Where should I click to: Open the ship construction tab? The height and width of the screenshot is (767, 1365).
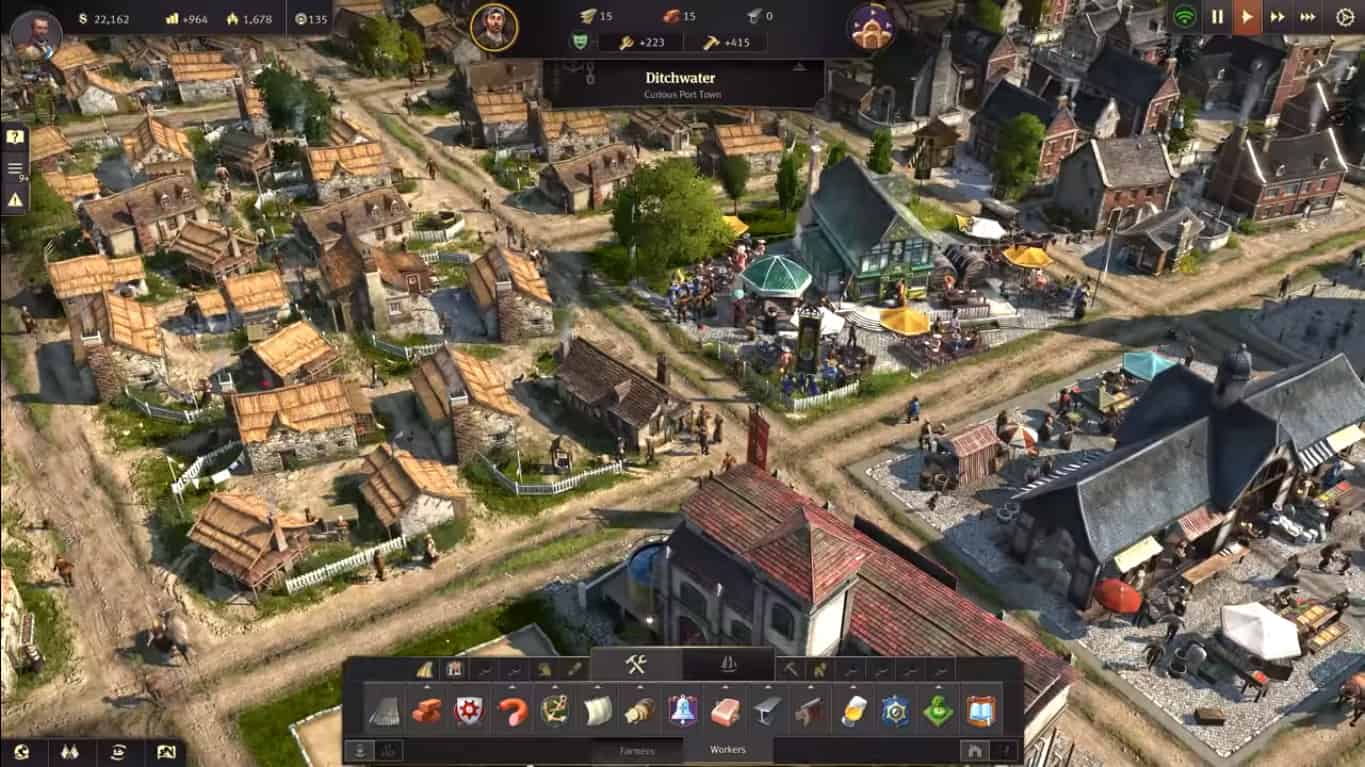[x=727, y=665]
